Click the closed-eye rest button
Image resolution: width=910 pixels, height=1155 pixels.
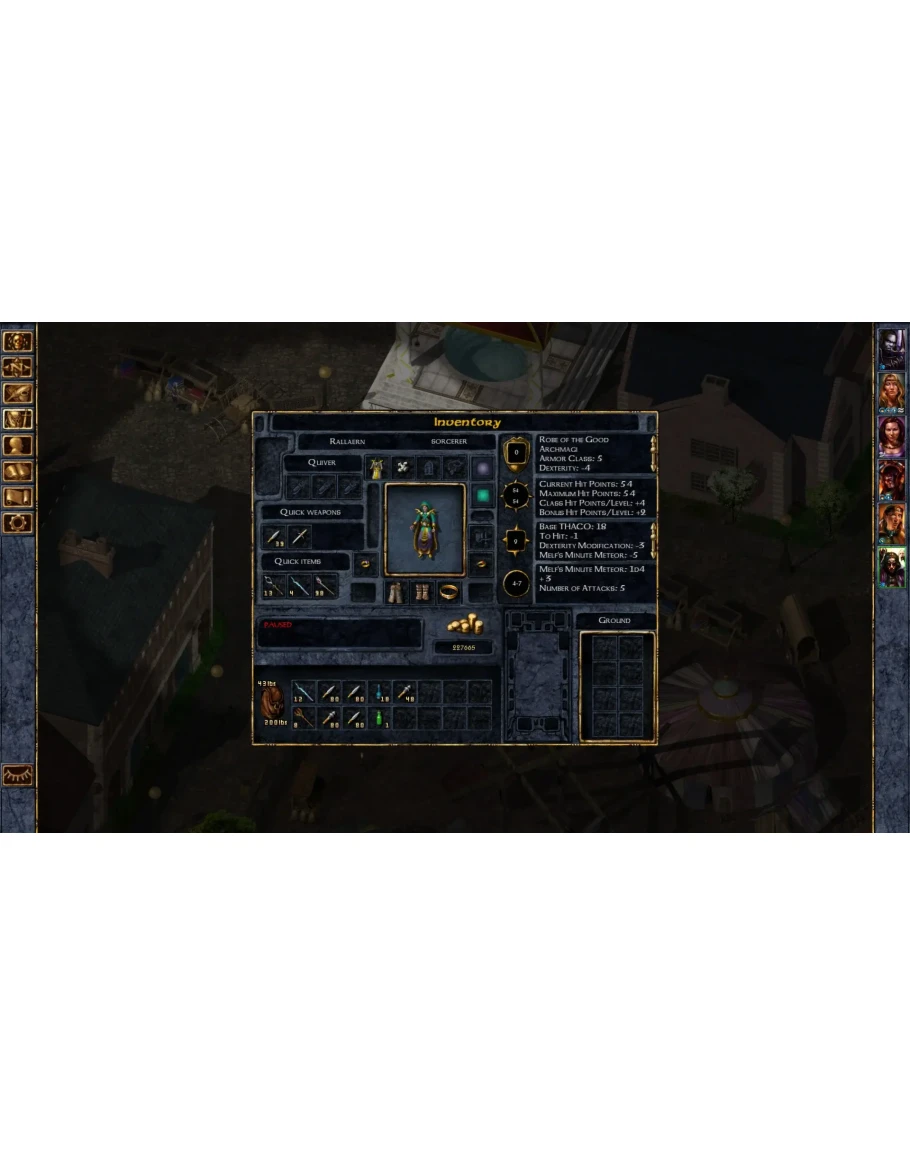(x=18, y=774)
